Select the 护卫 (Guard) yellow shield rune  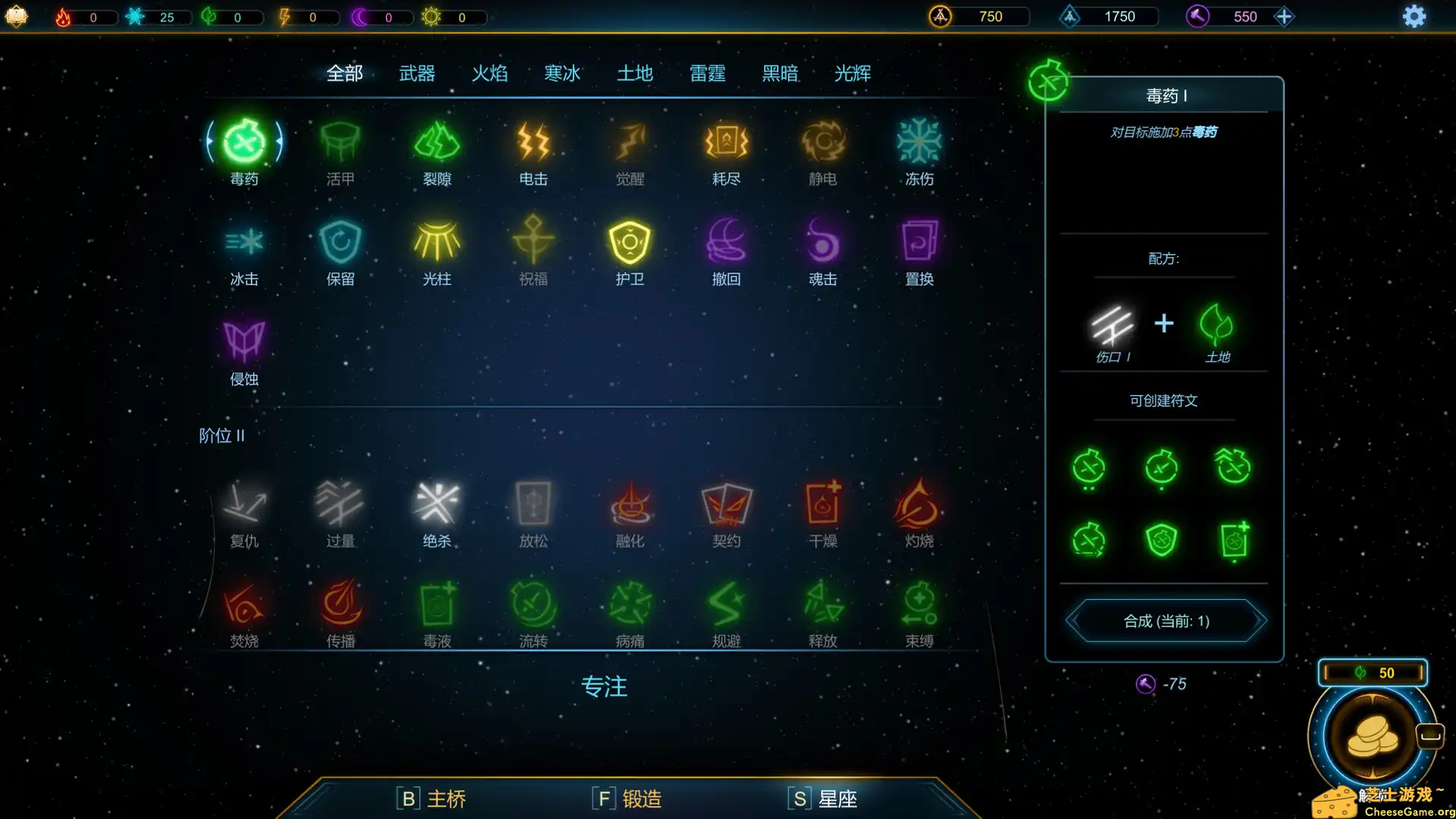coord(629,243)
